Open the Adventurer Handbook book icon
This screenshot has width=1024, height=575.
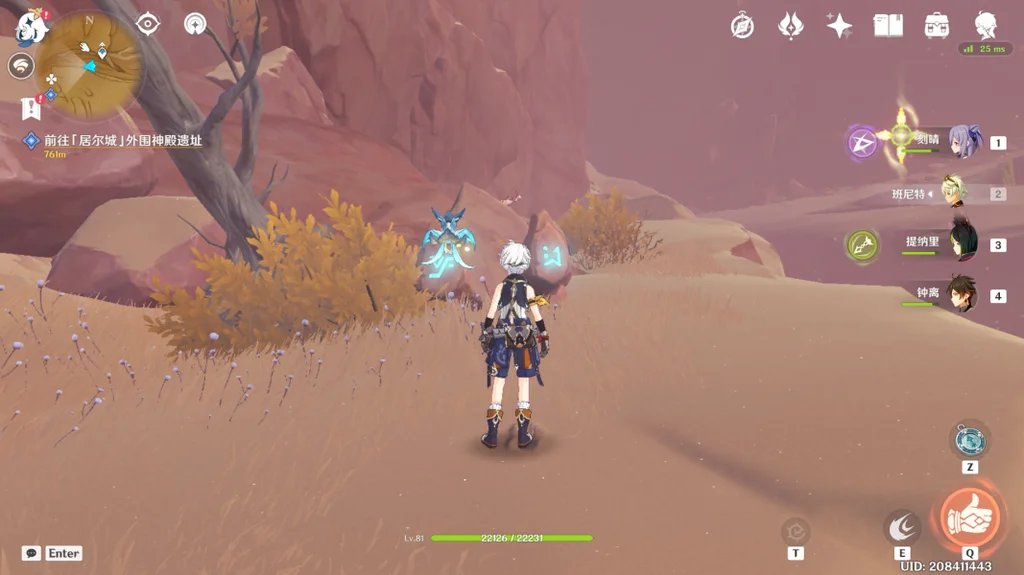[x=888, y=26]
